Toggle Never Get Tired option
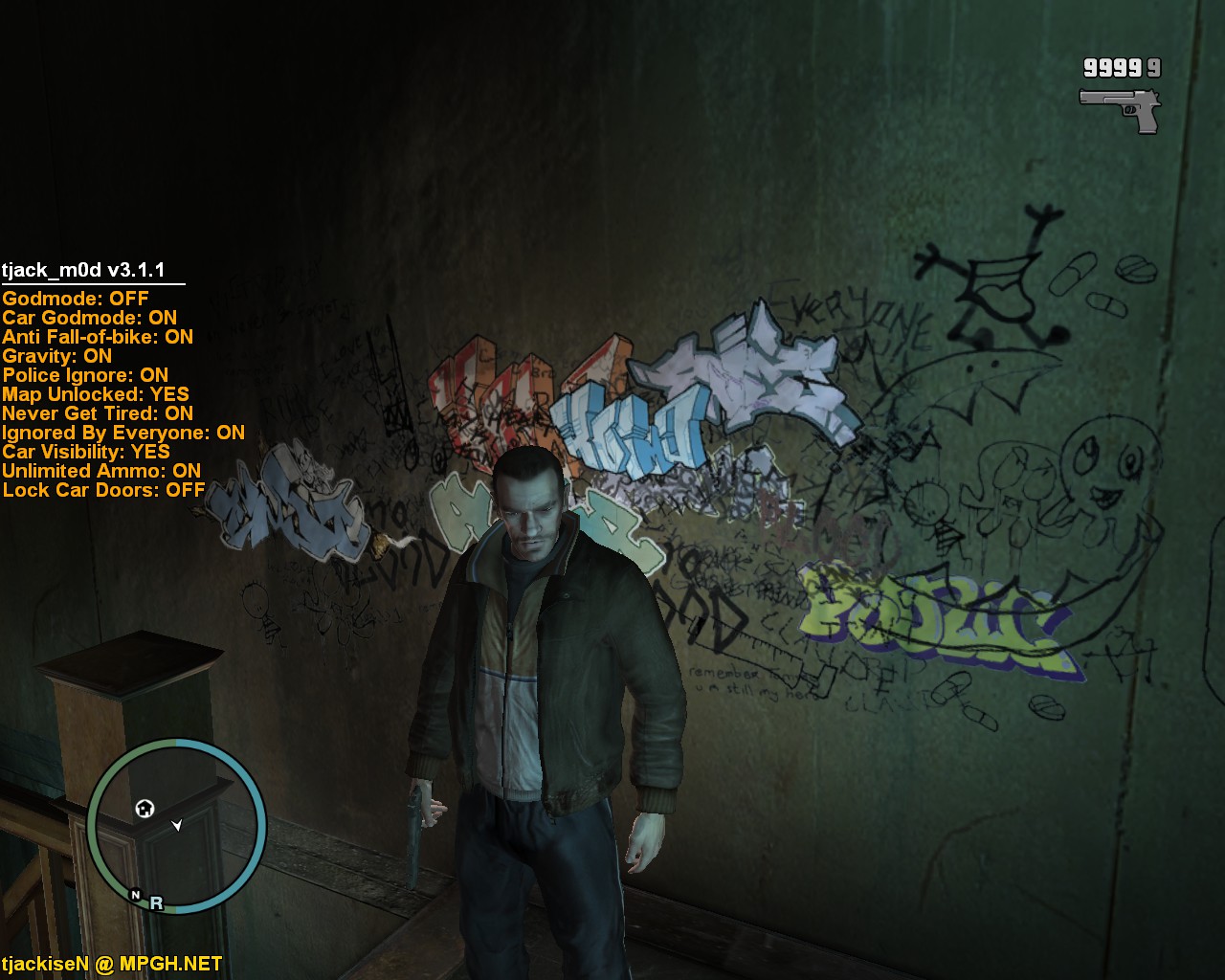 (x=98, y=413)
